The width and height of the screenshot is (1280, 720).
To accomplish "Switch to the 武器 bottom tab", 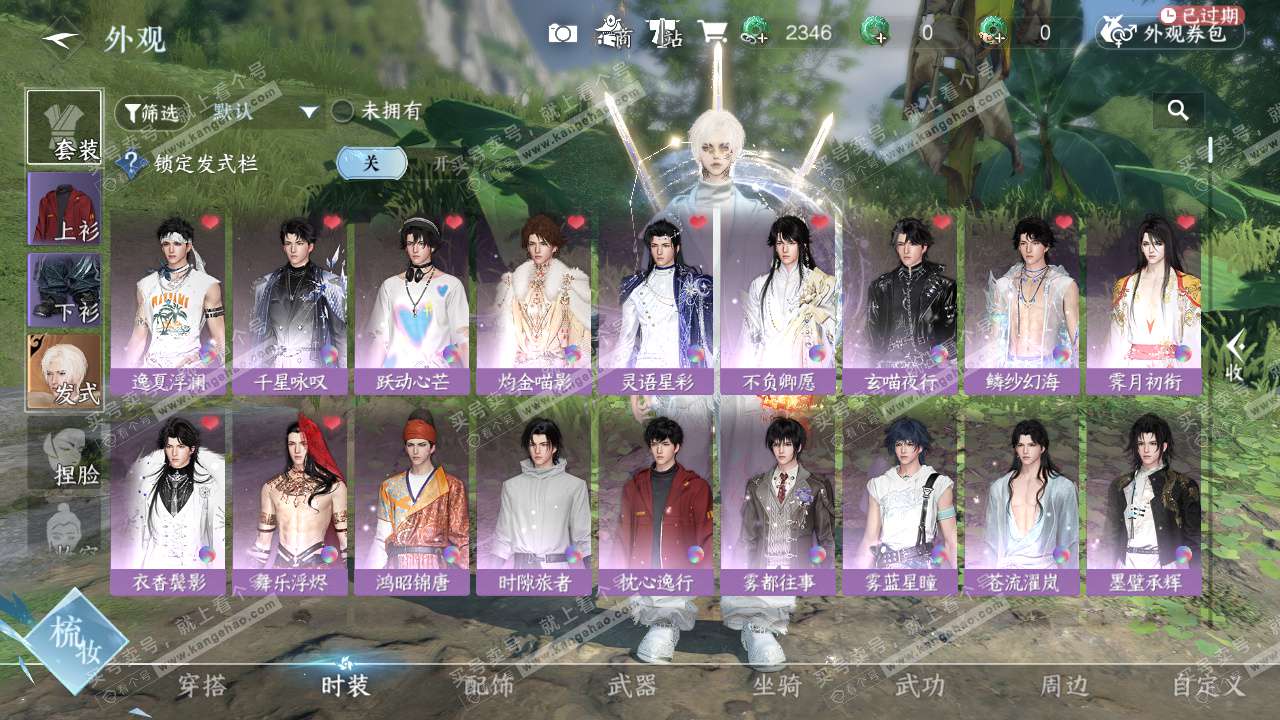I will pyautogui.click(x=632, y=686).
